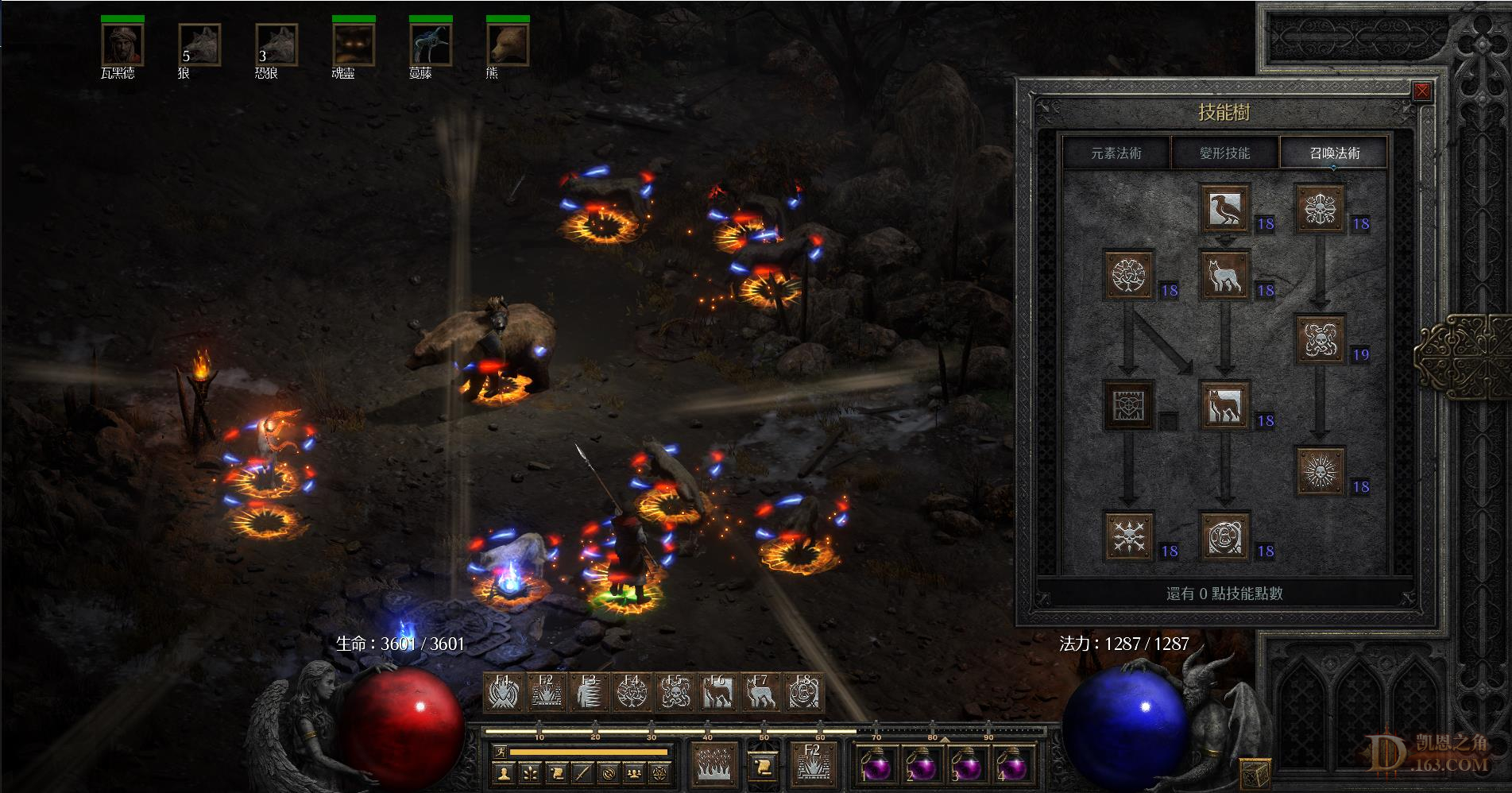
Task: Select the 瓦黑德 mercenary portrait
Action: tap(122, 44)
